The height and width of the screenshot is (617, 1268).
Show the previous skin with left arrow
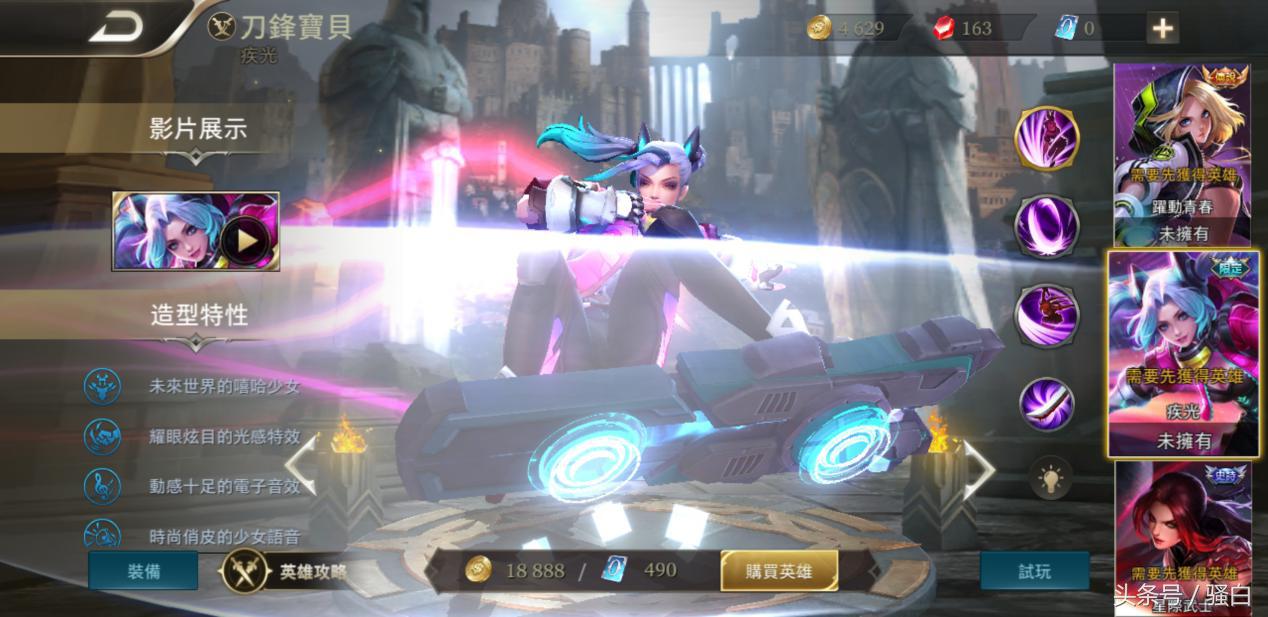point(300,466)
